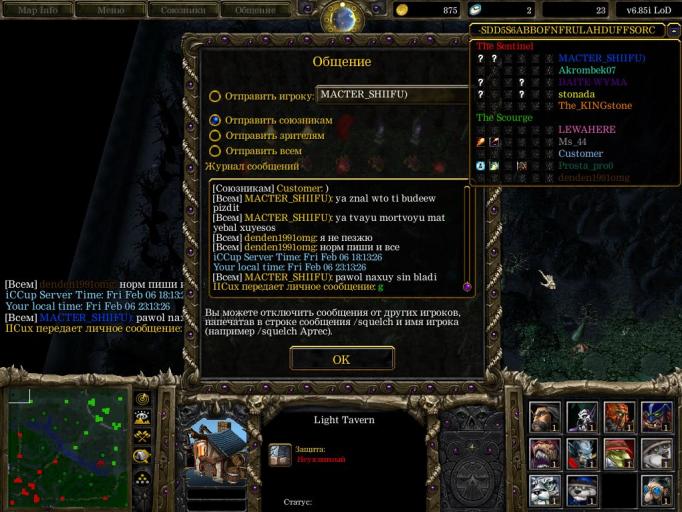Choose Отправить союзникам radio option

(215, 120)
